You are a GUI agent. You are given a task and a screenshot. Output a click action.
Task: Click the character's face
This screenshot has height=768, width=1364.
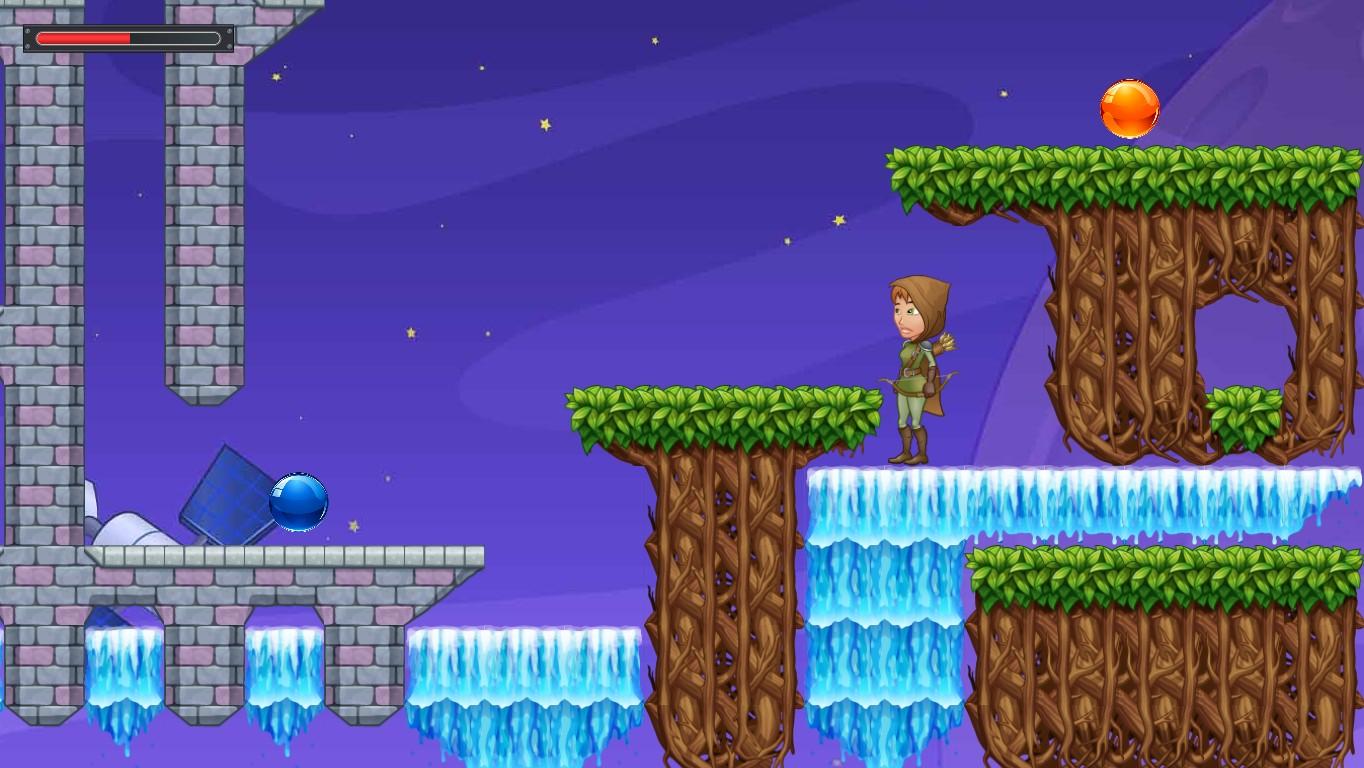905,315
